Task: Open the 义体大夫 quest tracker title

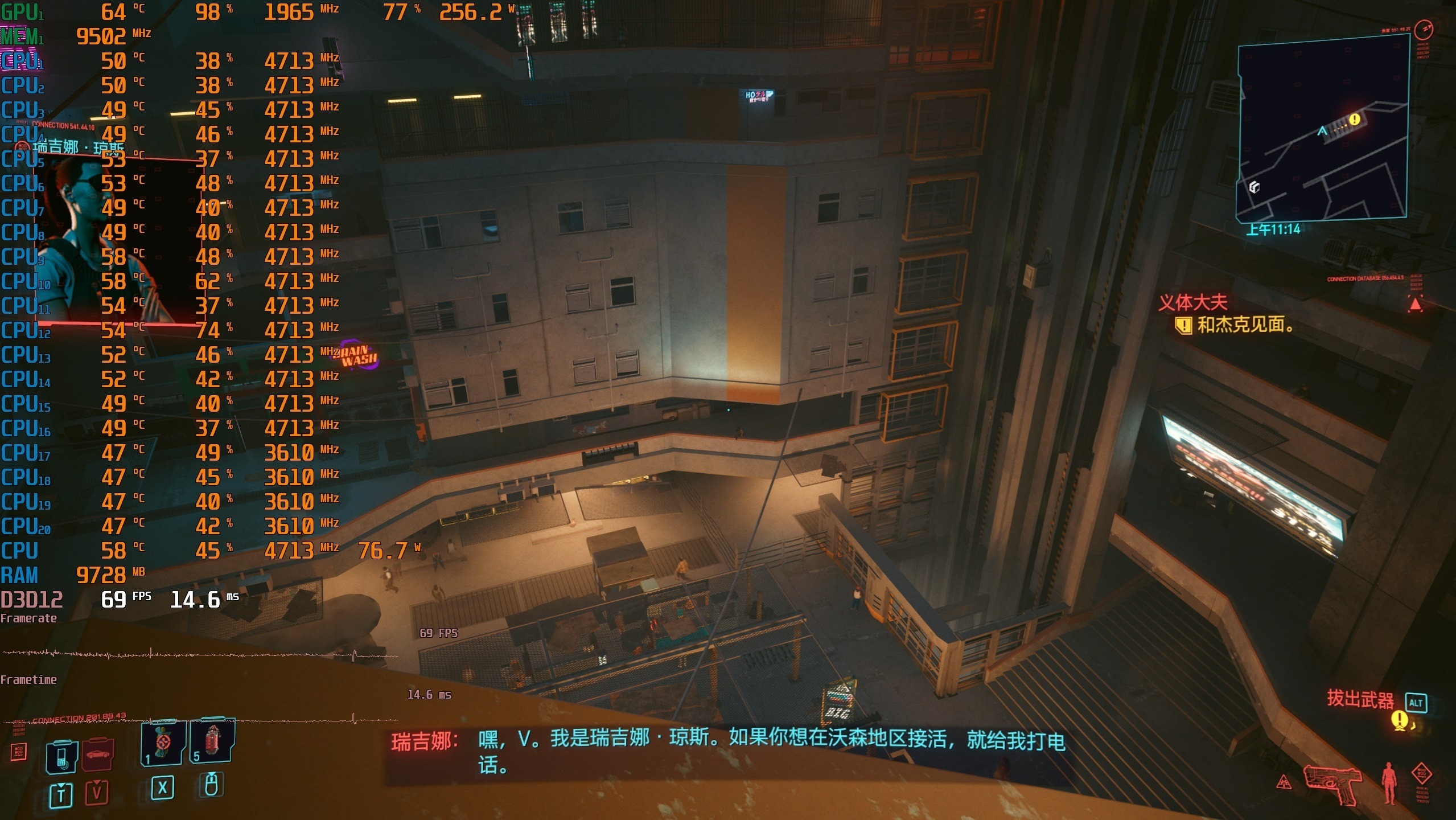Action: [1193, 302]
